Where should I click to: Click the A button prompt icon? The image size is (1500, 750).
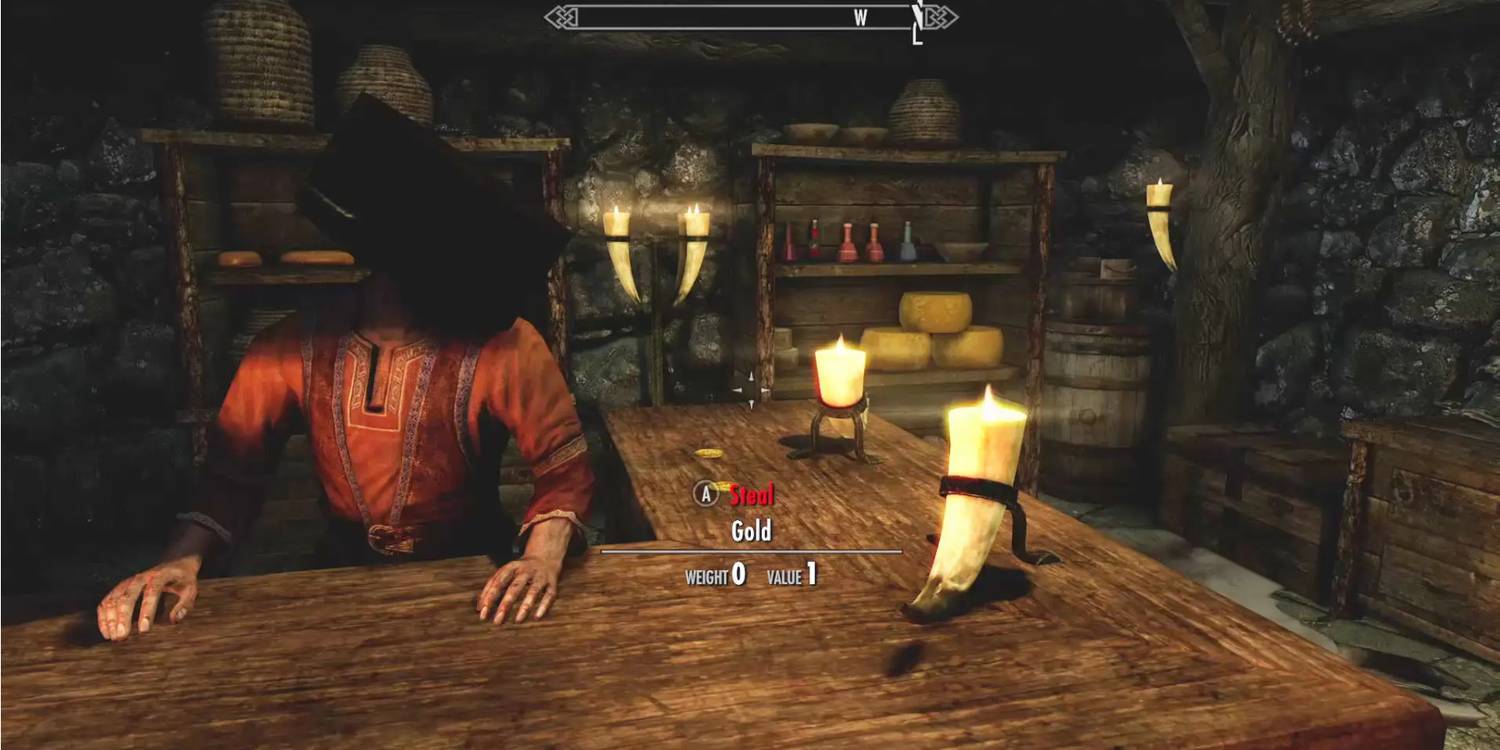click(707, 493)
